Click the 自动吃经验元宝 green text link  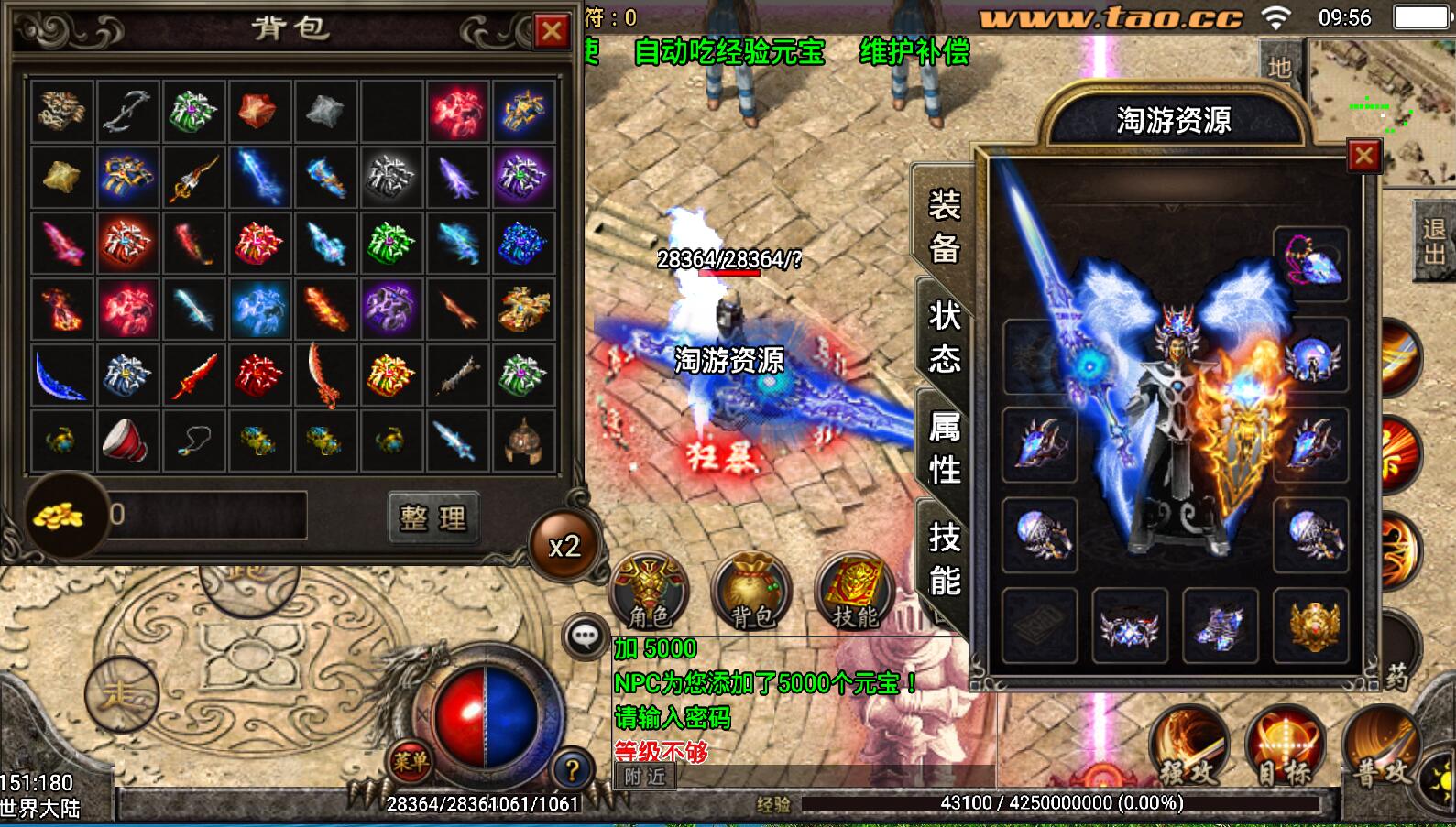point(729,52)
